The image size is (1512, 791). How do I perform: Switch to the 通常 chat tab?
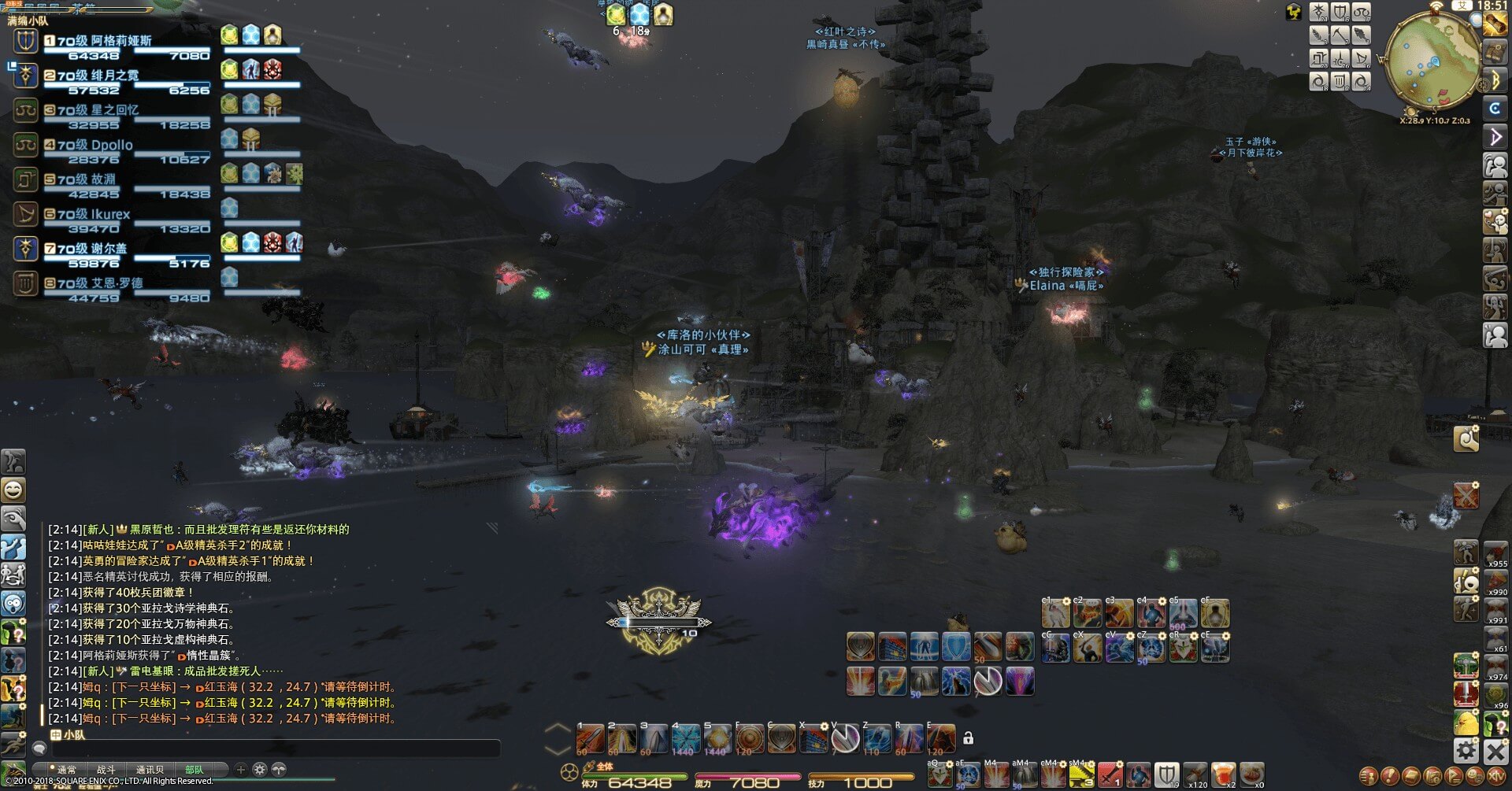66,770
